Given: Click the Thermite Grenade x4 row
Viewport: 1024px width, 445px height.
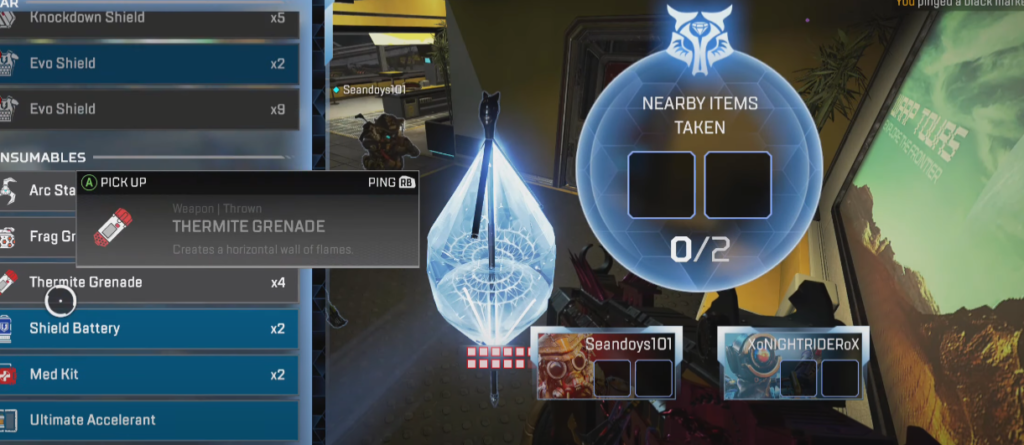Looking at the screenshot, I should [x=150, y=283].
